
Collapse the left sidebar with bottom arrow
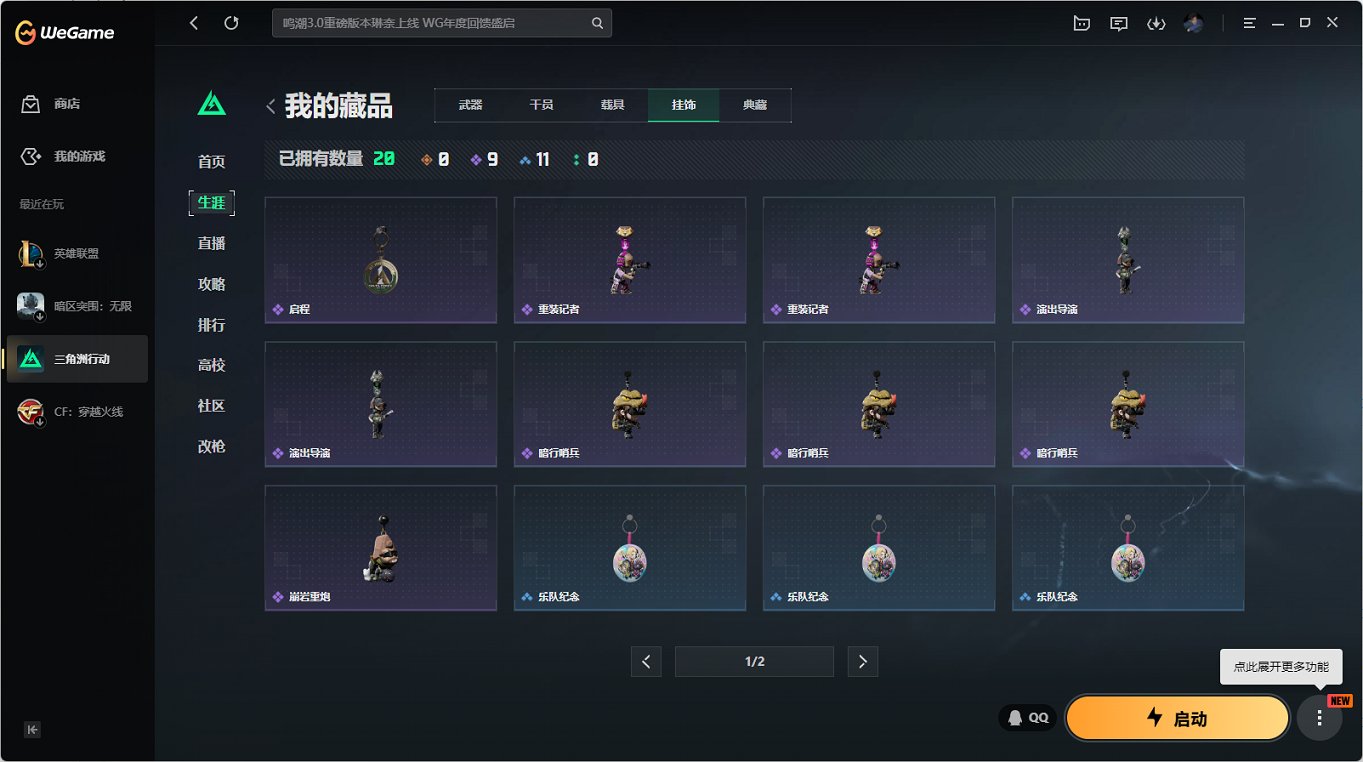point(31,730)
